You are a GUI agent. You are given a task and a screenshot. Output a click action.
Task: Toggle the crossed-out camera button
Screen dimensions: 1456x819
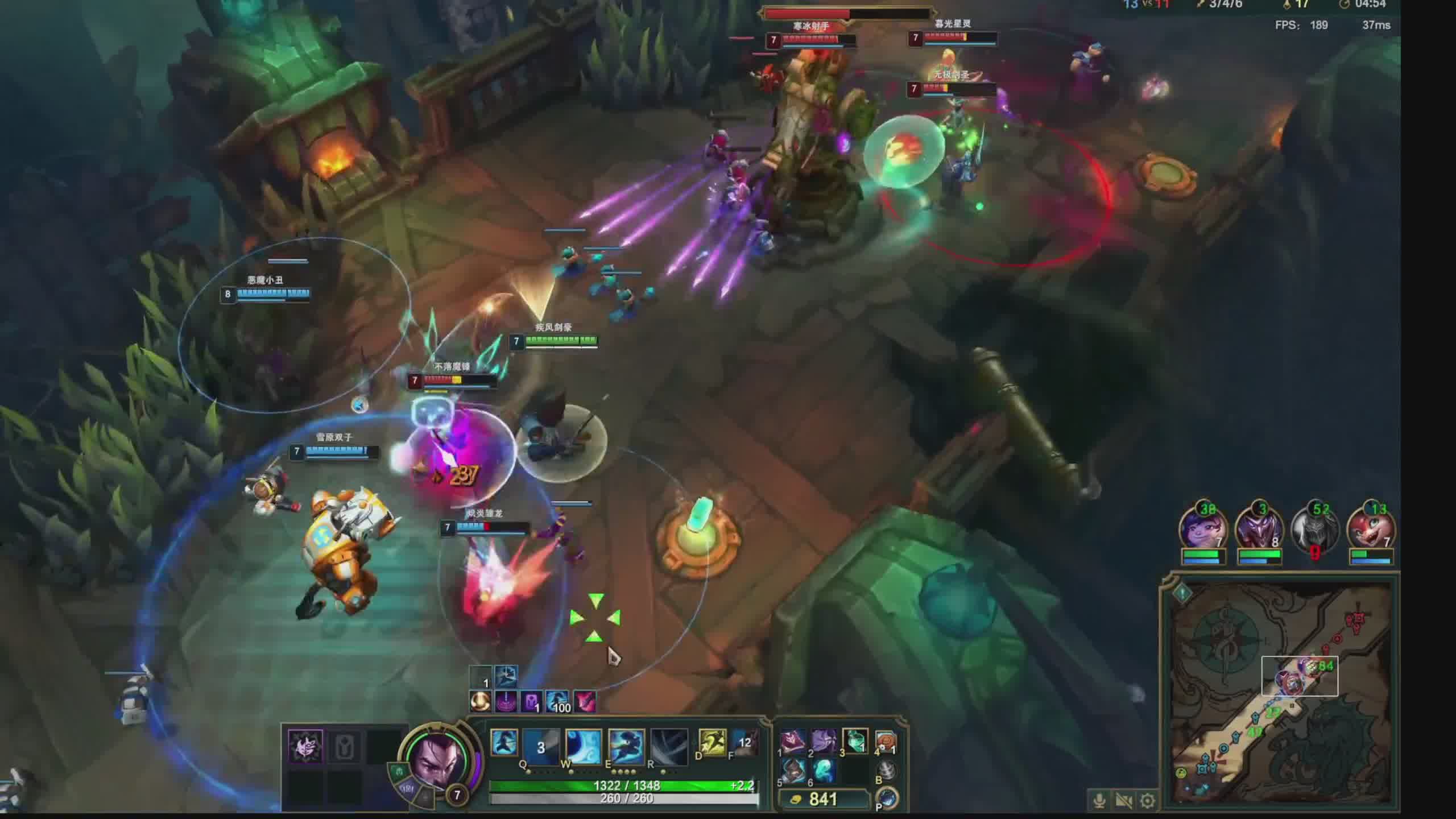coord(1123,801)
